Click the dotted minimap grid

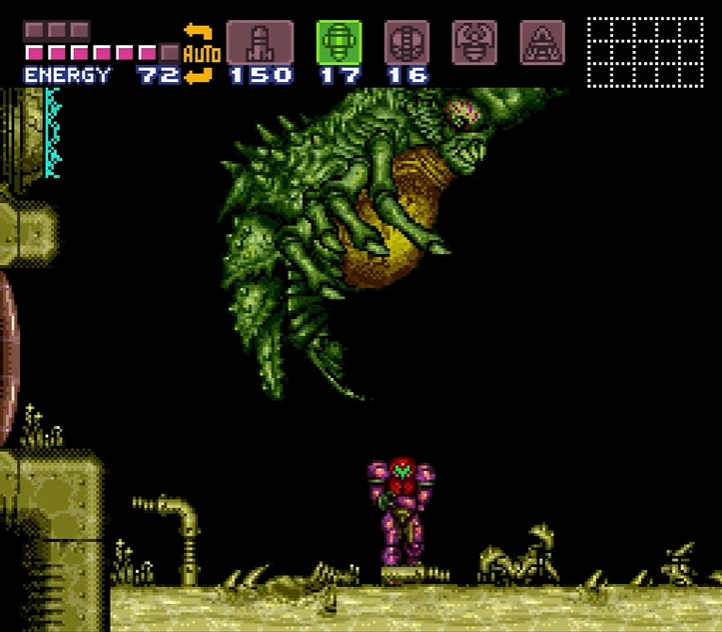[x=645, y=52]
